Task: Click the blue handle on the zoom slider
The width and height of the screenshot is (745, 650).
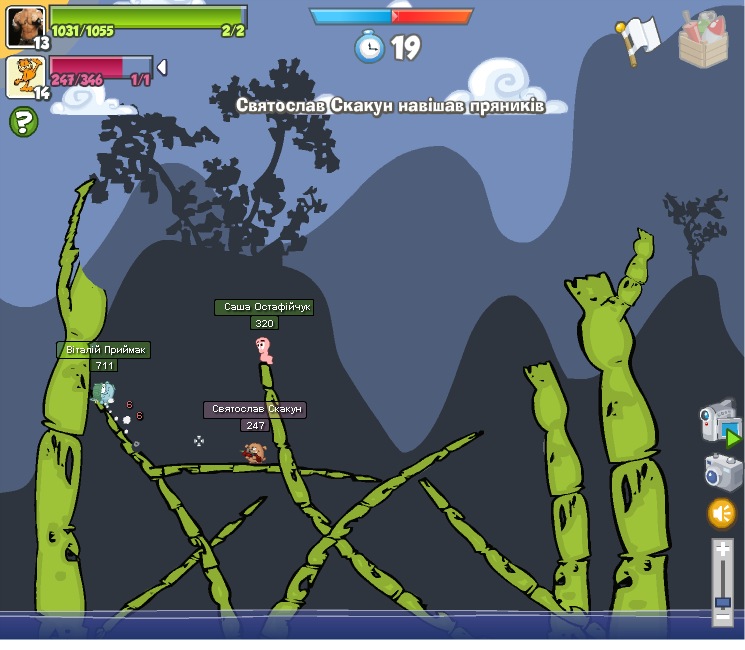Action: 722,601
